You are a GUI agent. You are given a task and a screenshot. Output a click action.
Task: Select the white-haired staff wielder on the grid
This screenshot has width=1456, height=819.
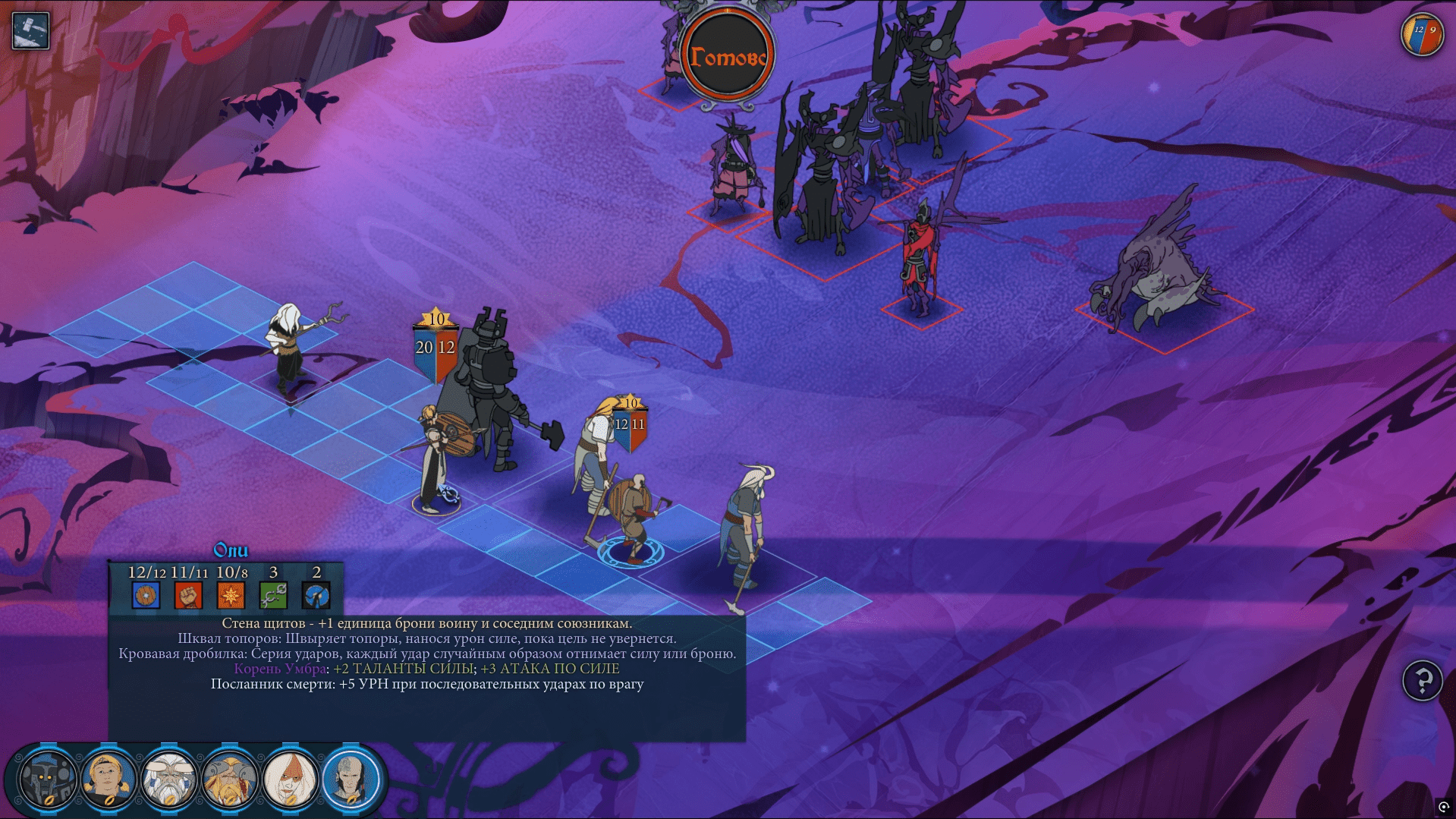288,349
